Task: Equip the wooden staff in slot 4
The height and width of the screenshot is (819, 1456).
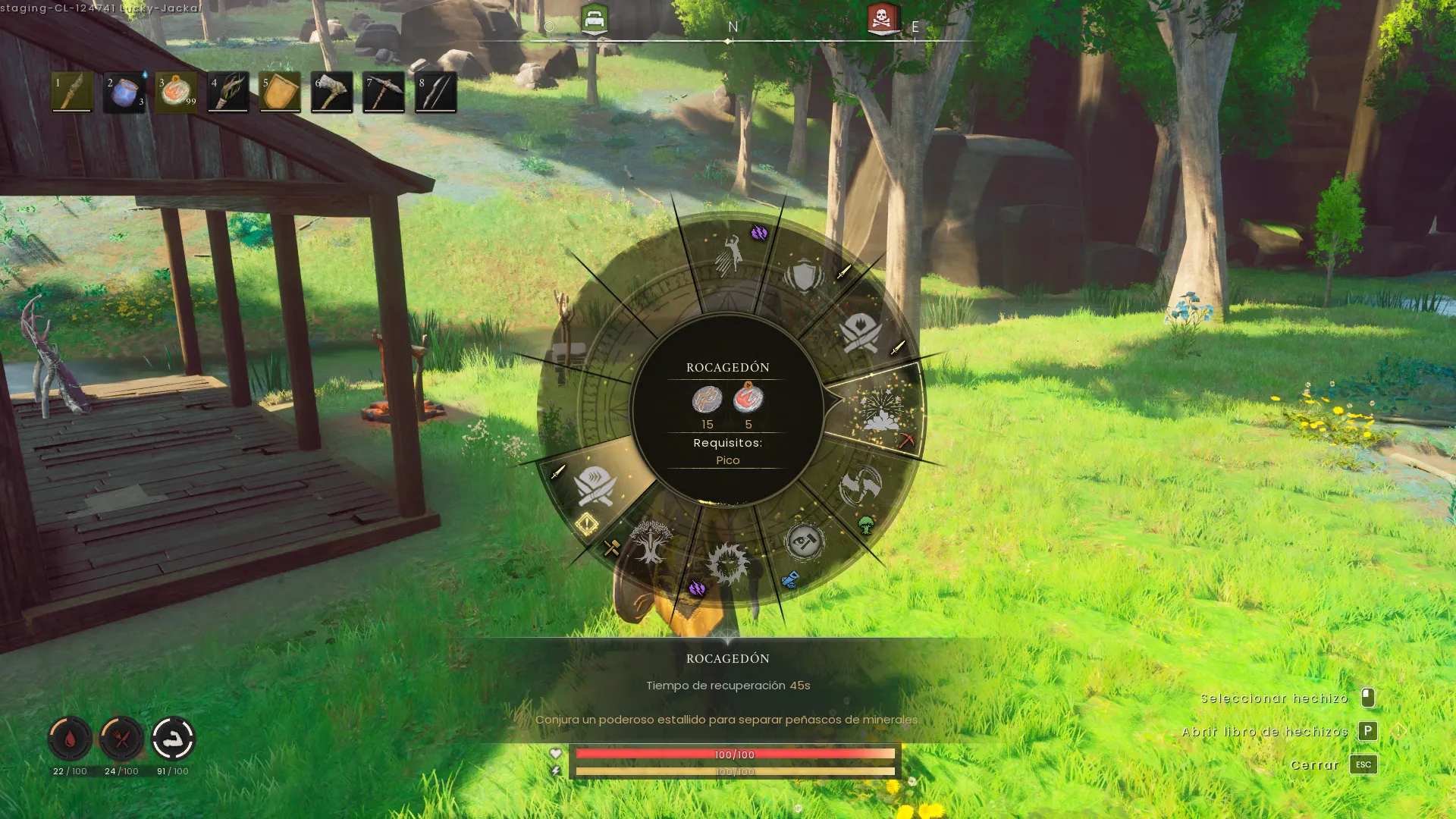Action: tap(228, 92)
